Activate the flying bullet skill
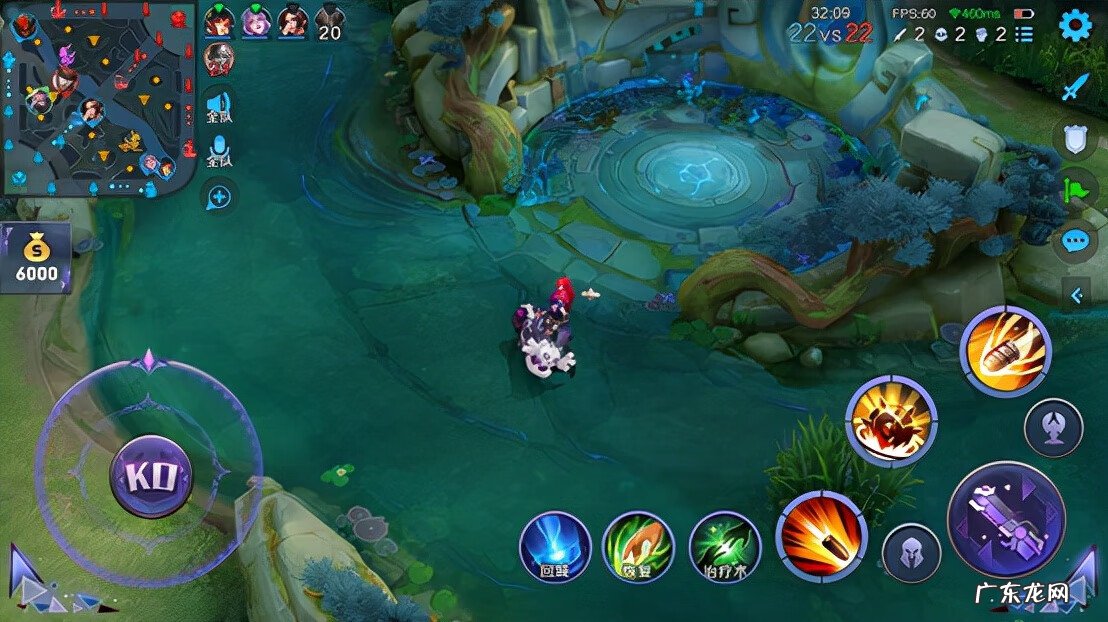Screen dimensions: 1108x622 tap(1005, 352)
